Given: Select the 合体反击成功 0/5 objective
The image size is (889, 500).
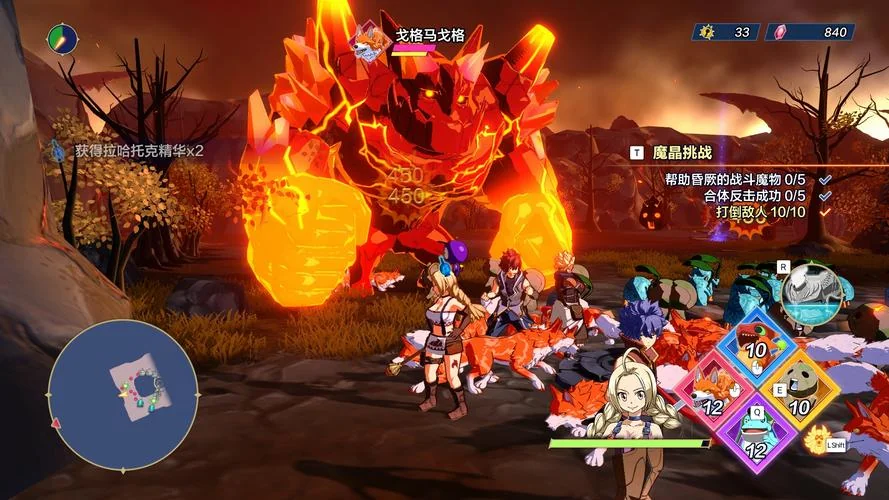Looking at the screenshot, I should click(754, 195).
